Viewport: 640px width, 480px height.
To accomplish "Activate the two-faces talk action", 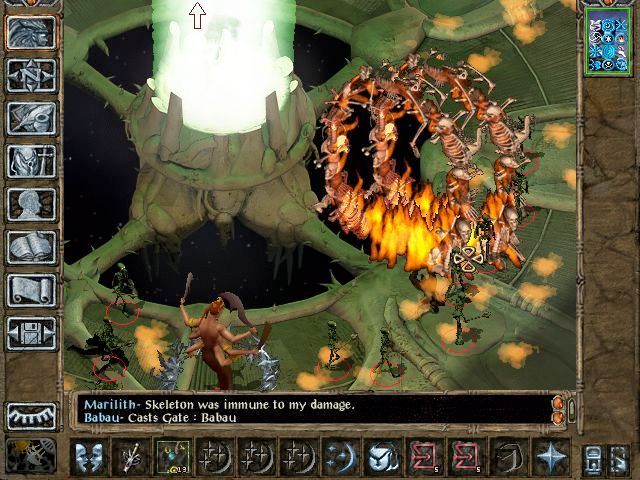I will [91, 457].
